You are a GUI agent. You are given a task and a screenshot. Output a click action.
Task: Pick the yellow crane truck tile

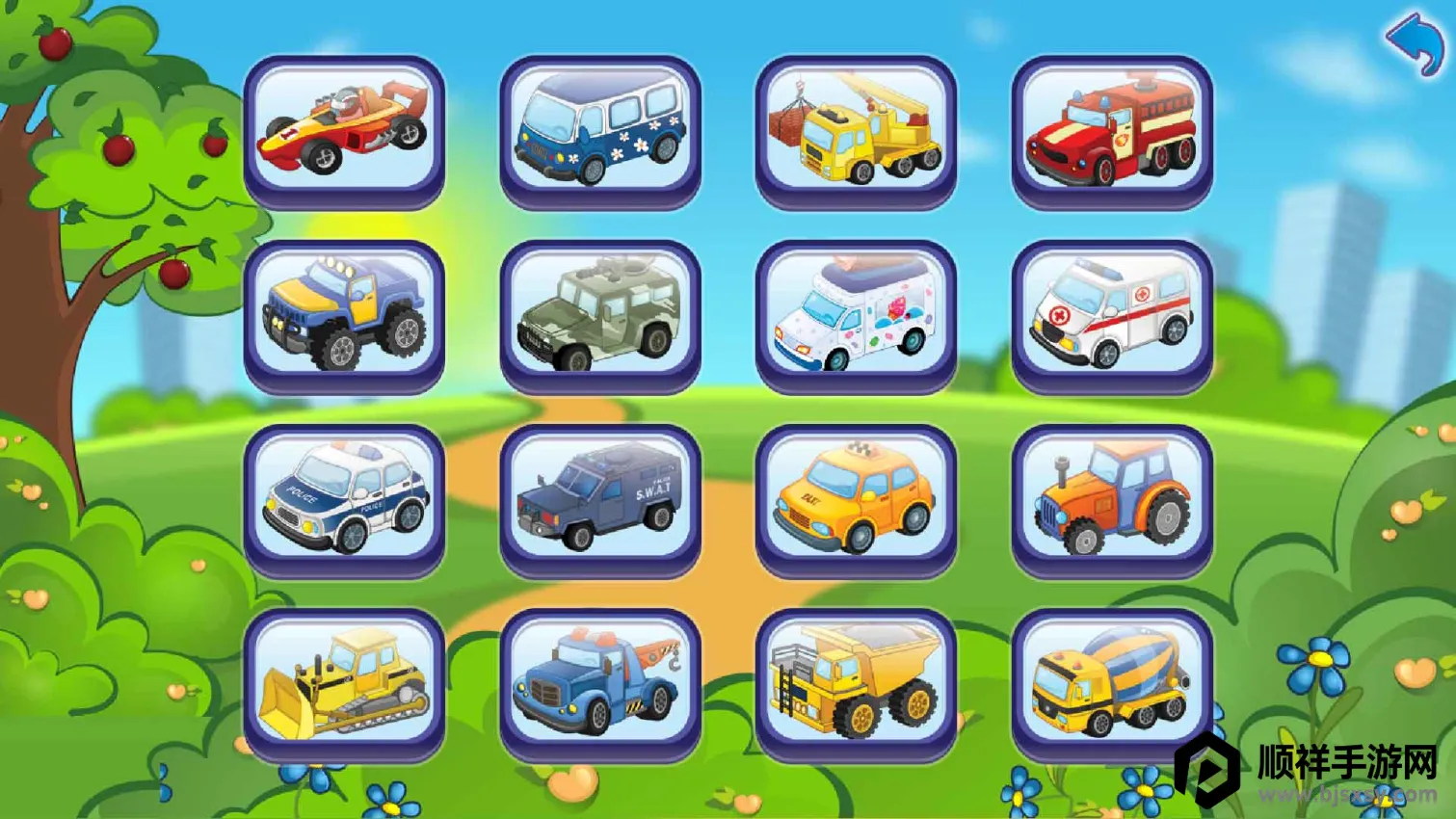point(856,130)
